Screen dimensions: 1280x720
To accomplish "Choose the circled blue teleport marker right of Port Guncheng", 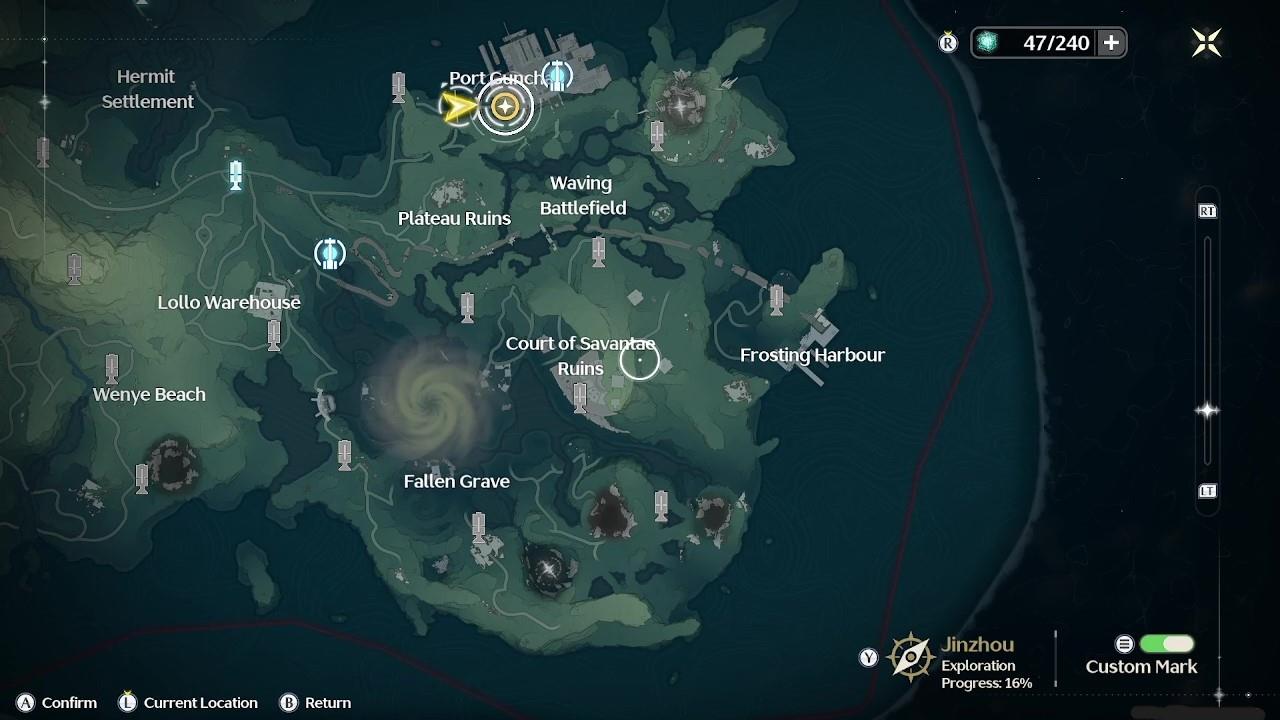I will [x=558, y=75].
